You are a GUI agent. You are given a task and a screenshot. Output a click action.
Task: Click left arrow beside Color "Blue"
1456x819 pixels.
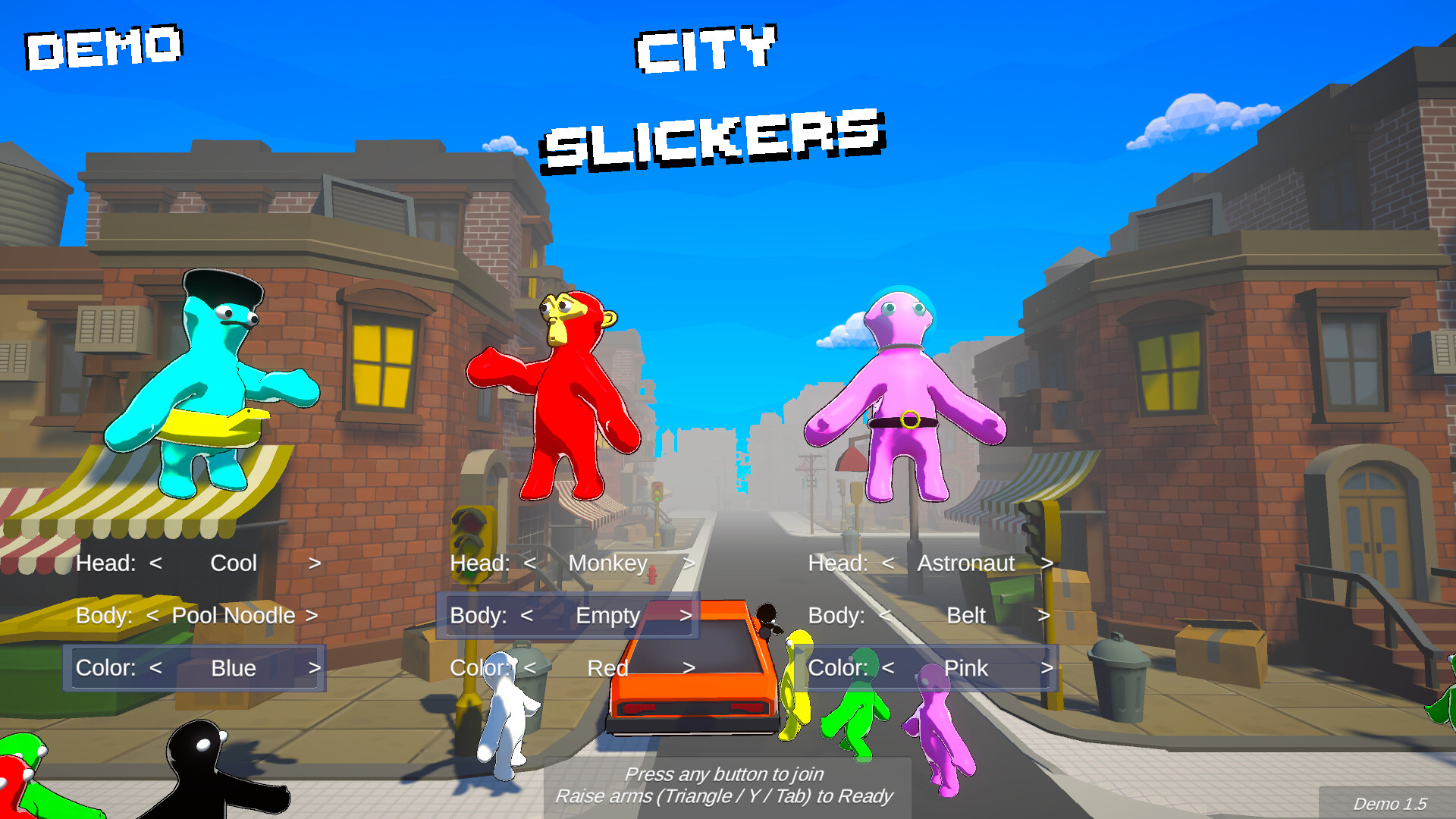click(155, 668)
